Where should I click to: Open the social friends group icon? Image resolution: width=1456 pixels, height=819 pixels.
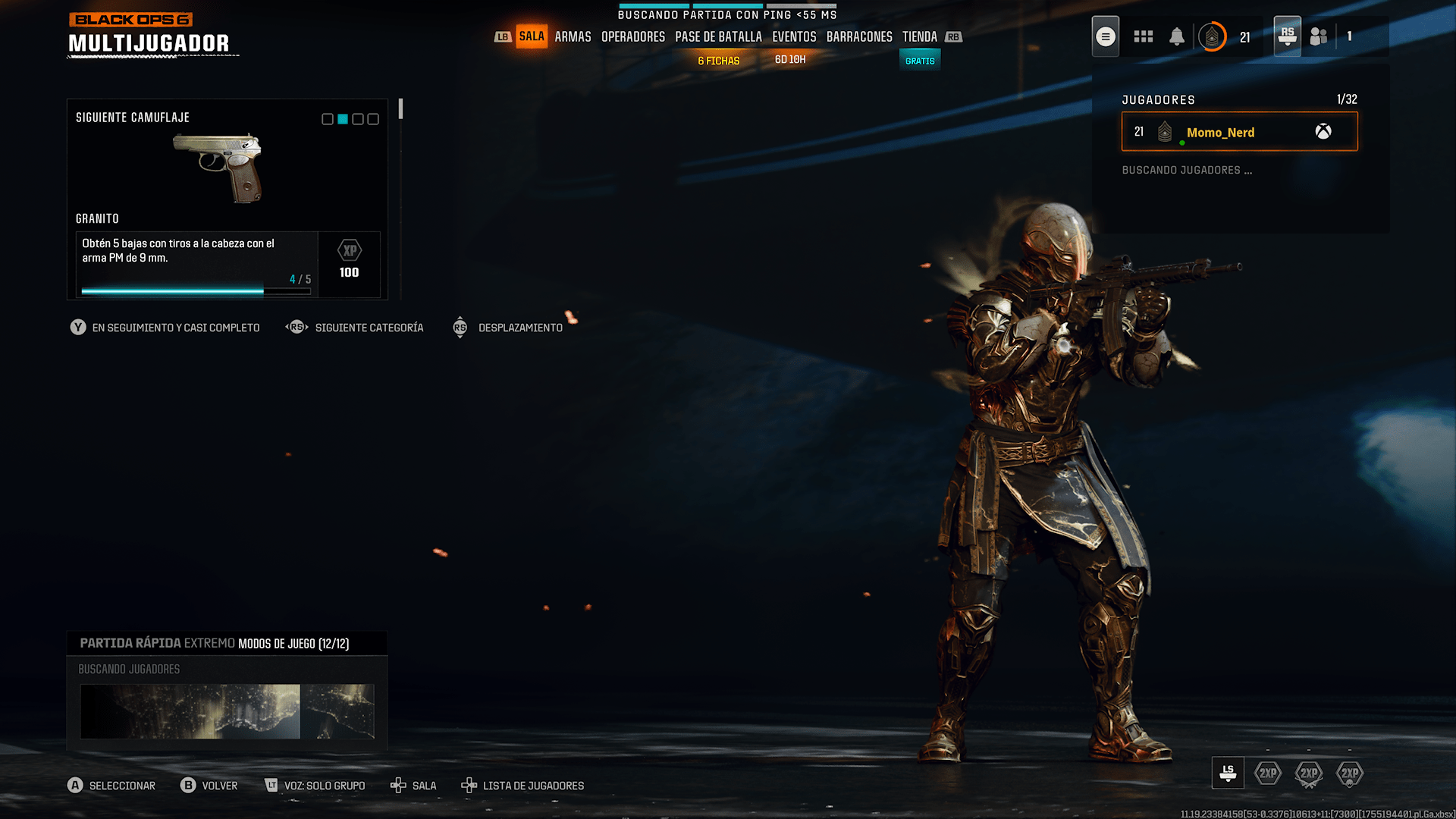pyautogui.click(x=1319, y=36)
